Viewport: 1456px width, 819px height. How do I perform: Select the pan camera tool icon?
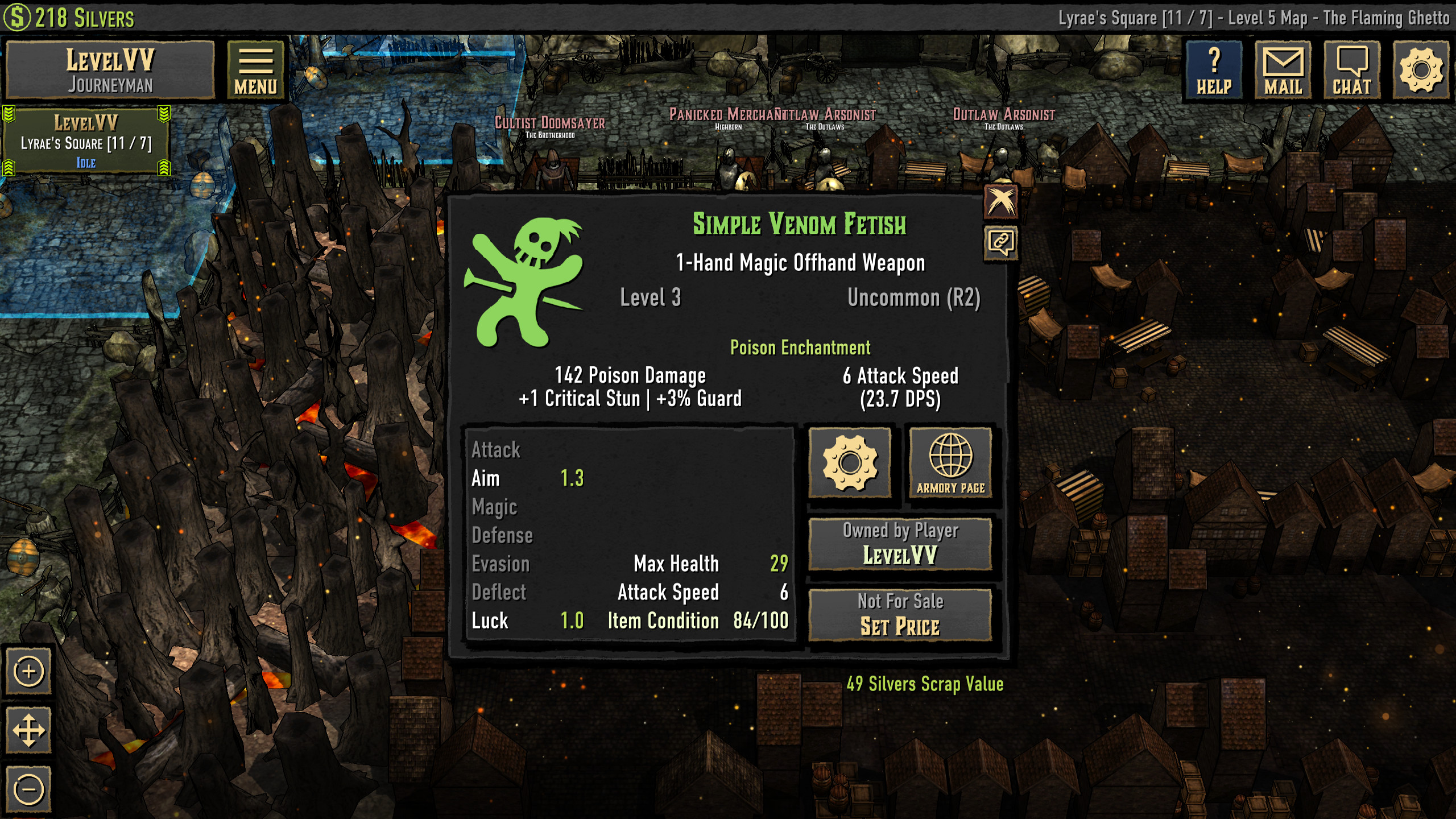[x=28, y=730]
